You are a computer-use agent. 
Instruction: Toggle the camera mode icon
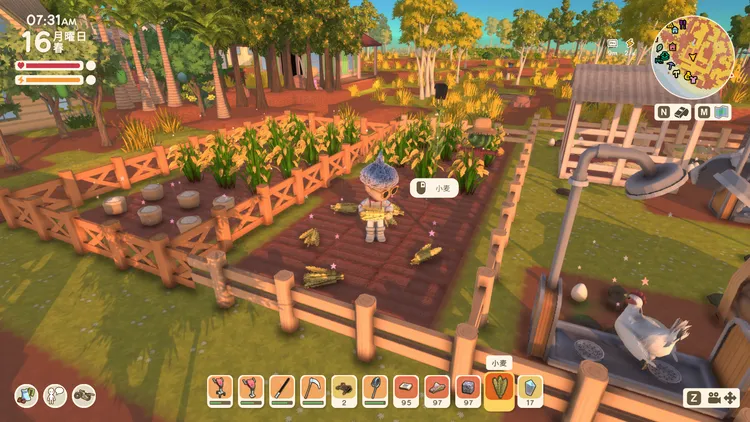click(x=719, y=396)
